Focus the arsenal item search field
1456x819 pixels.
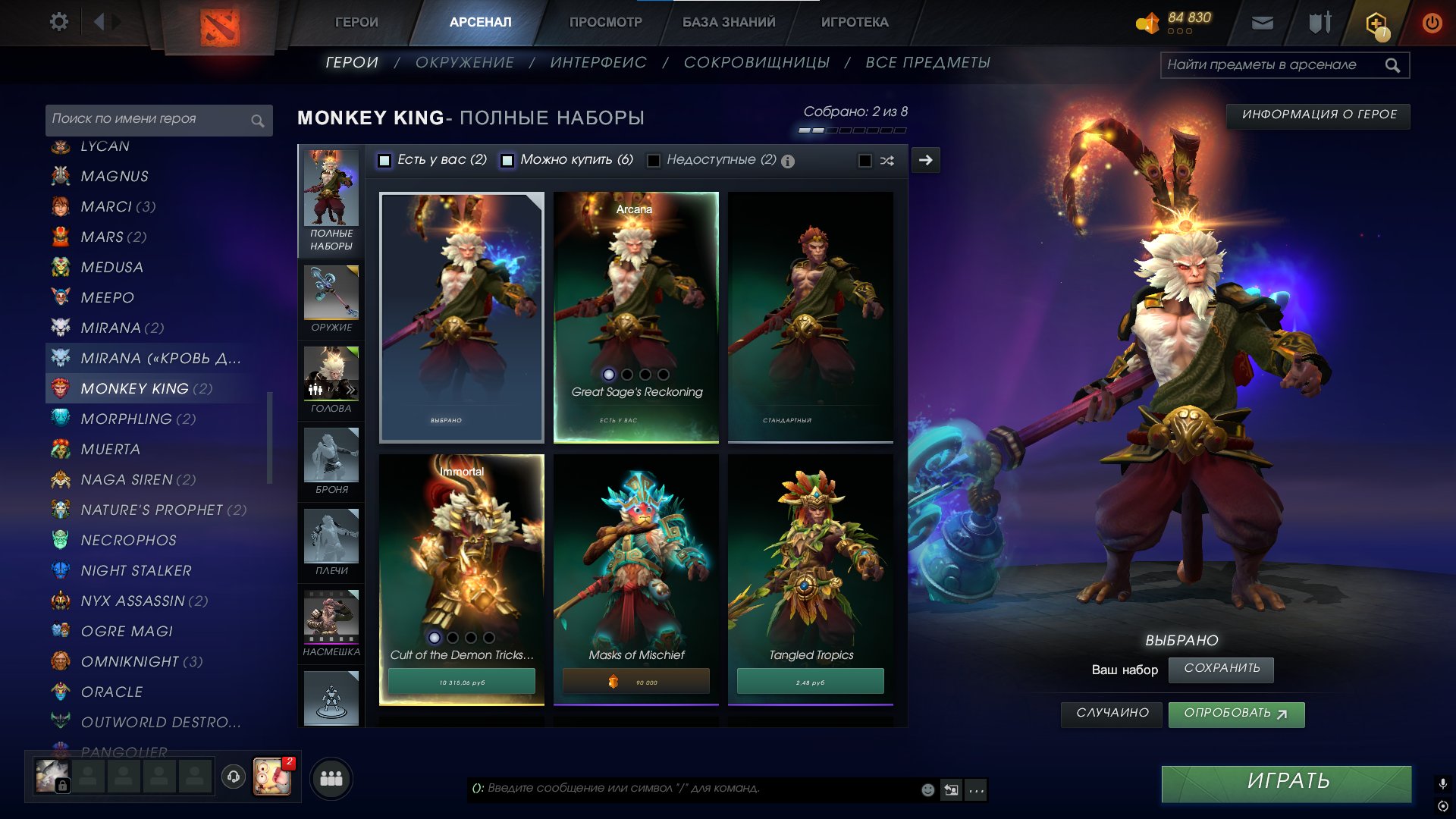[1274, 65]
